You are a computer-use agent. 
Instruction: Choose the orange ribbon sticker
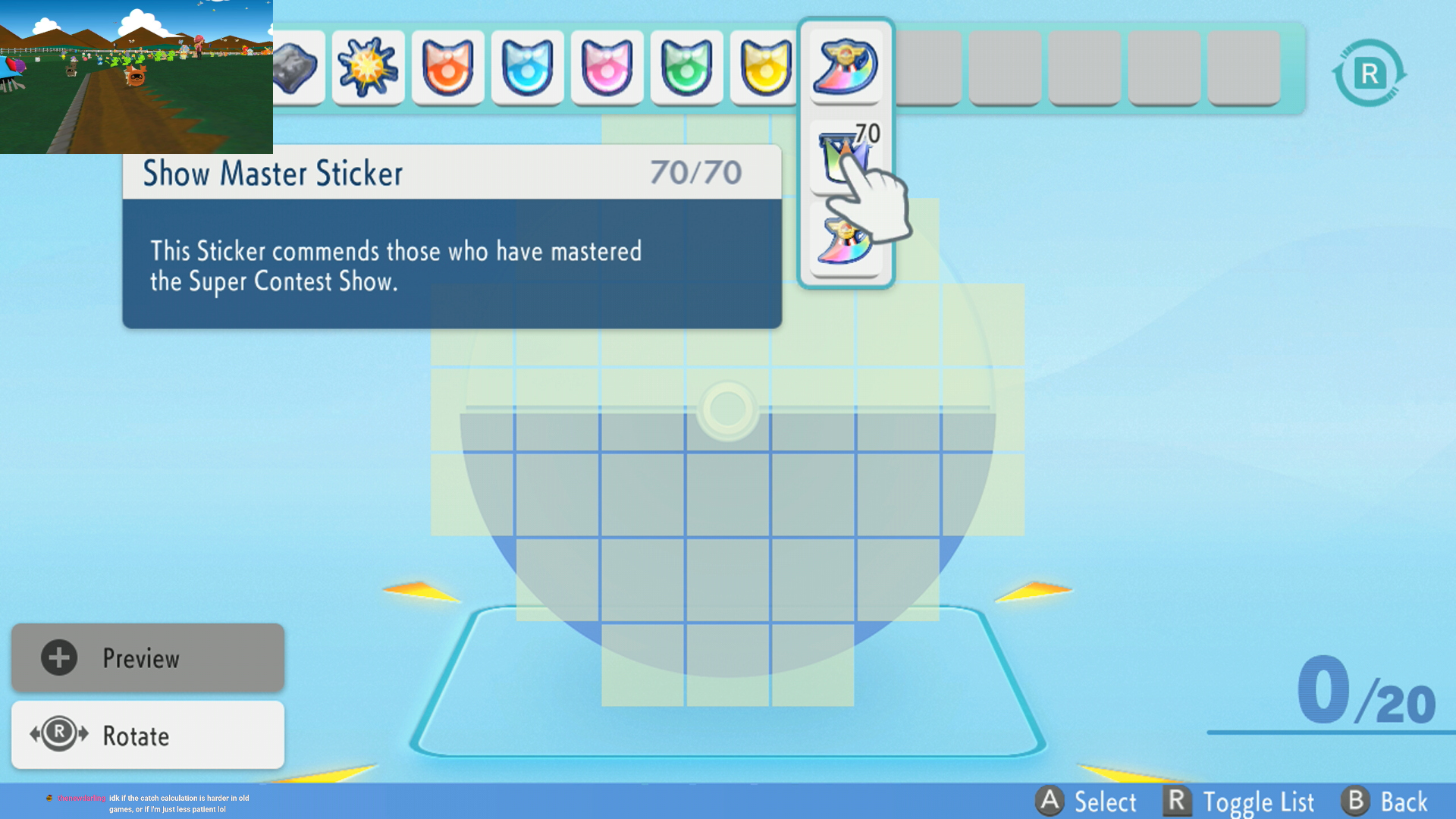(447, 68)
